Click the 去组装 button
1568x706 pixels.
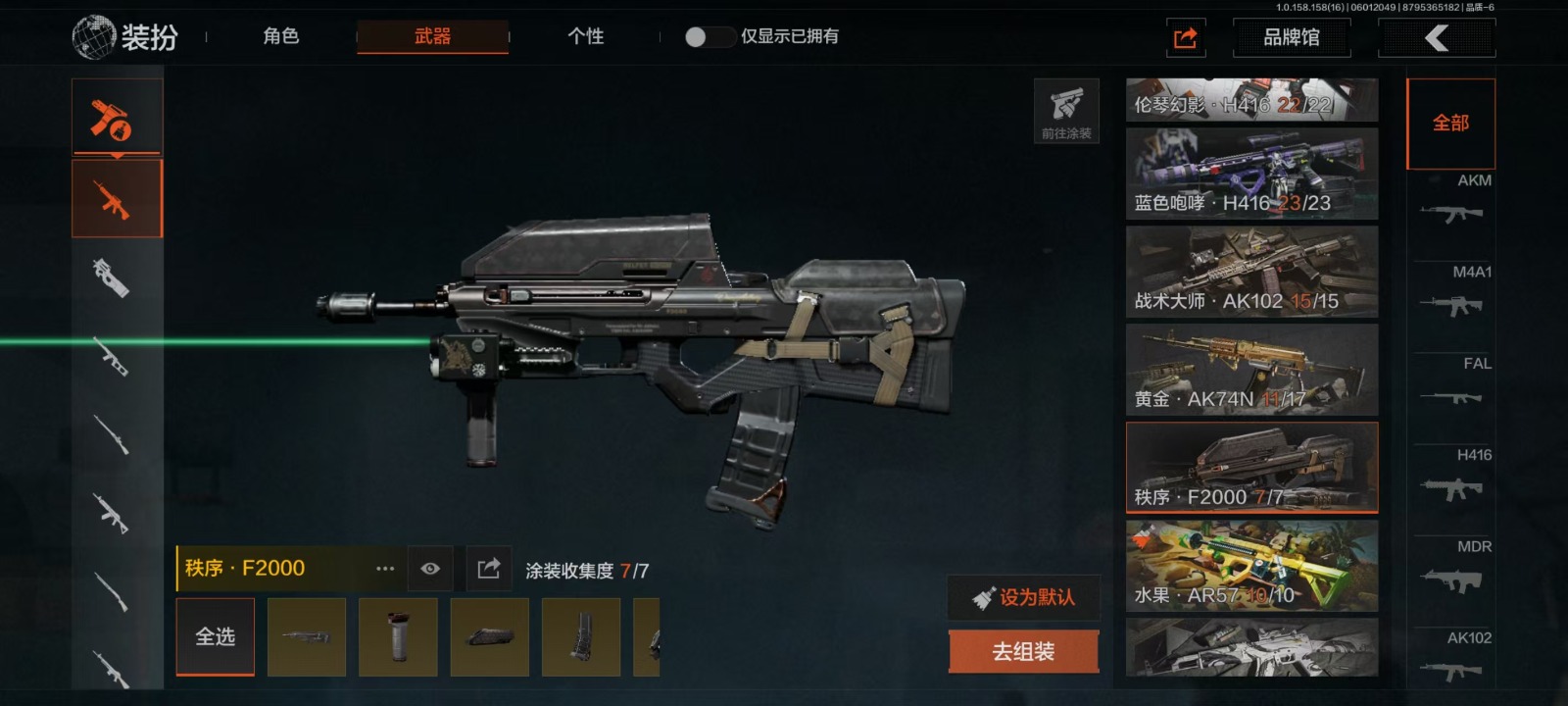(x=1023, y=652)
